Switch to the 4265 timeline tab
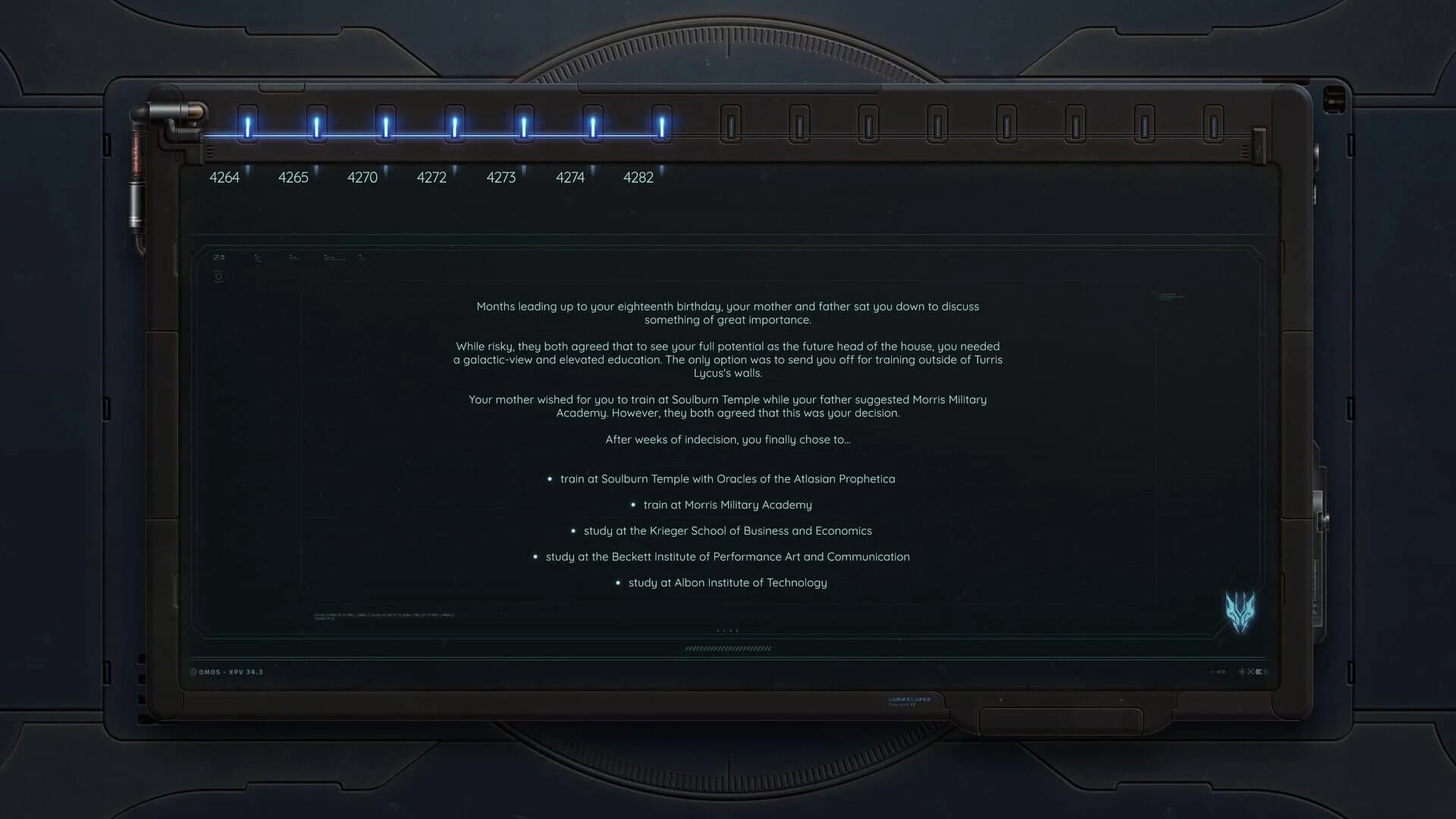 click(294, 177)
